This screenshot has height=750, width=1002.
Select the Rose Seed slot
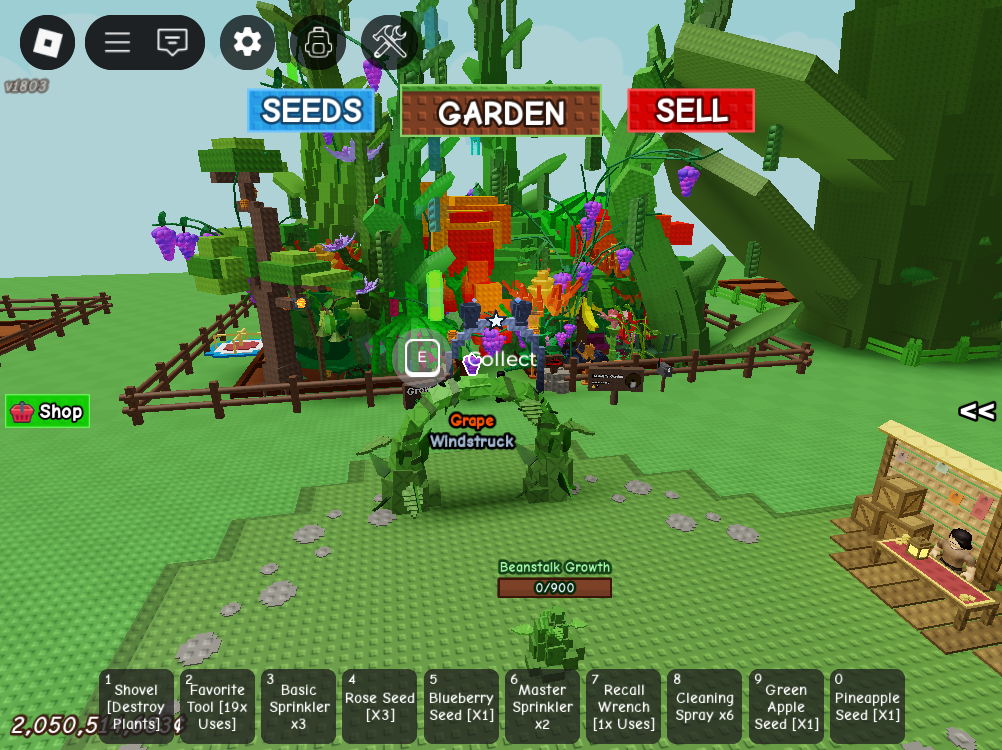tap(379, 706)
